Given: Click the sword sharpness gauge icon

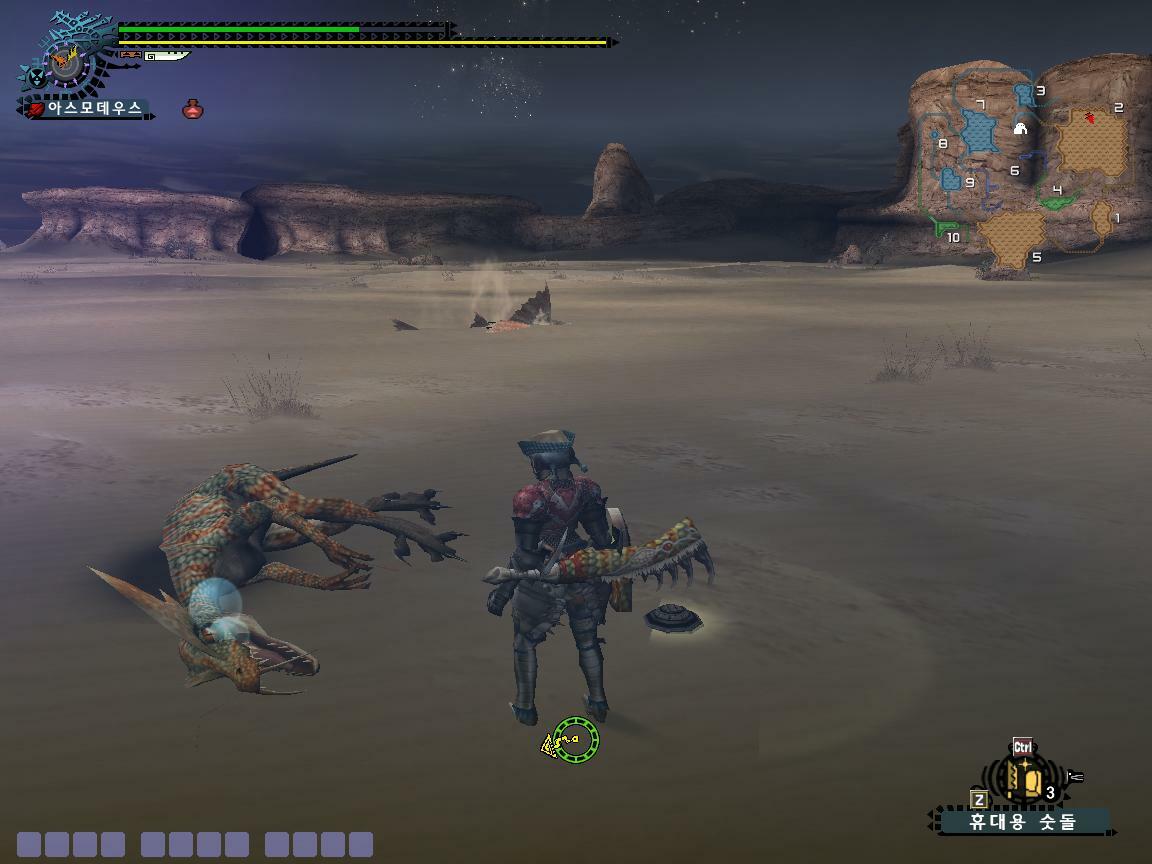Looking at the screenshot, I should 165,56.
